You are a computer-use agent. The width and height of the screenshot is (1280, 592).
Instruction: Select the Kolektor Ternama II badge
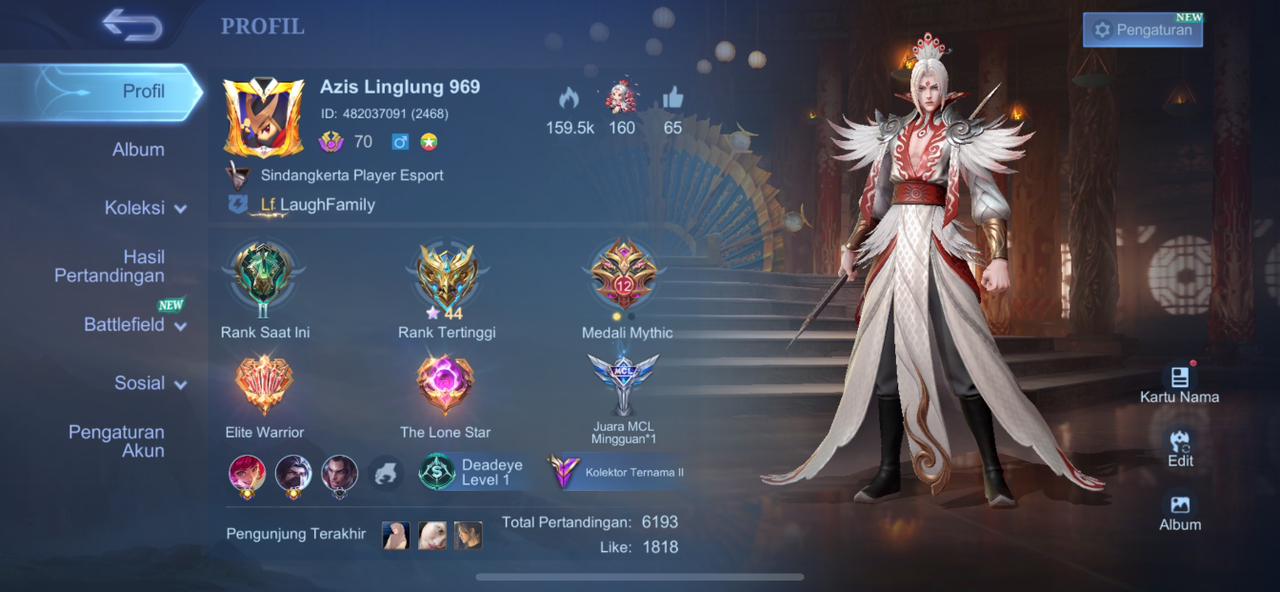pos(617,472)
